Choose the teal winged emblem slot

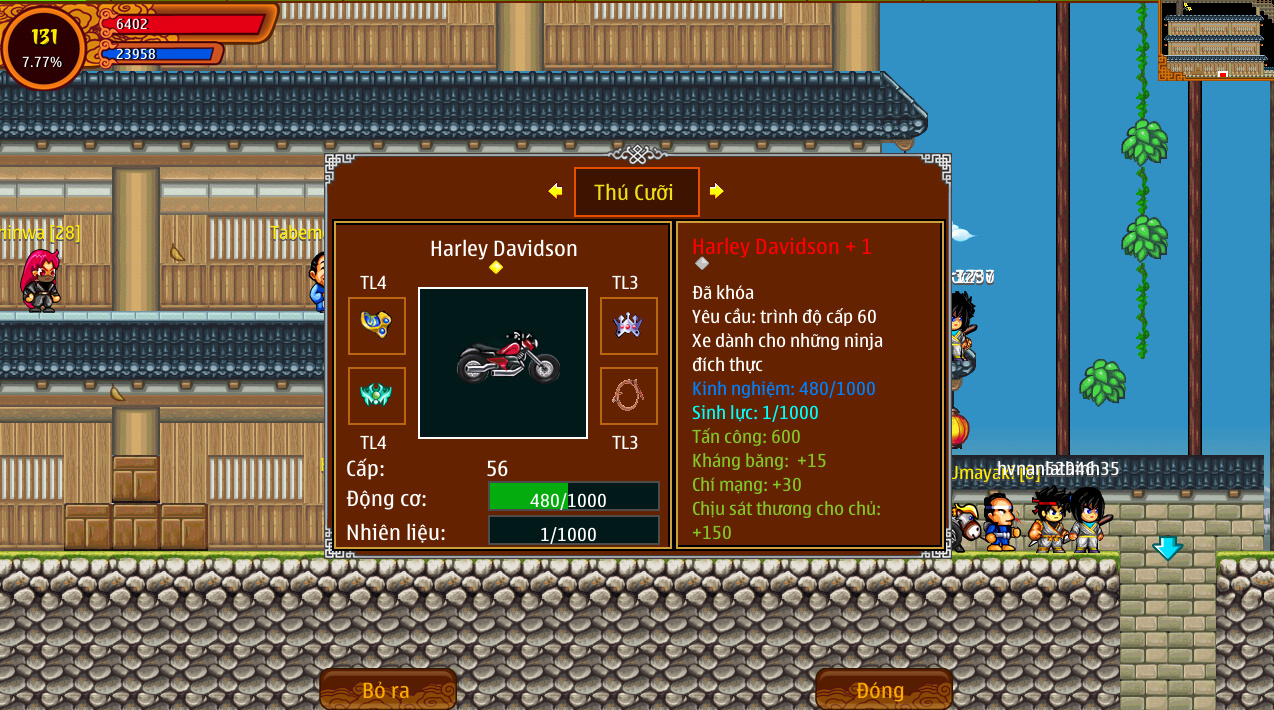377,396
